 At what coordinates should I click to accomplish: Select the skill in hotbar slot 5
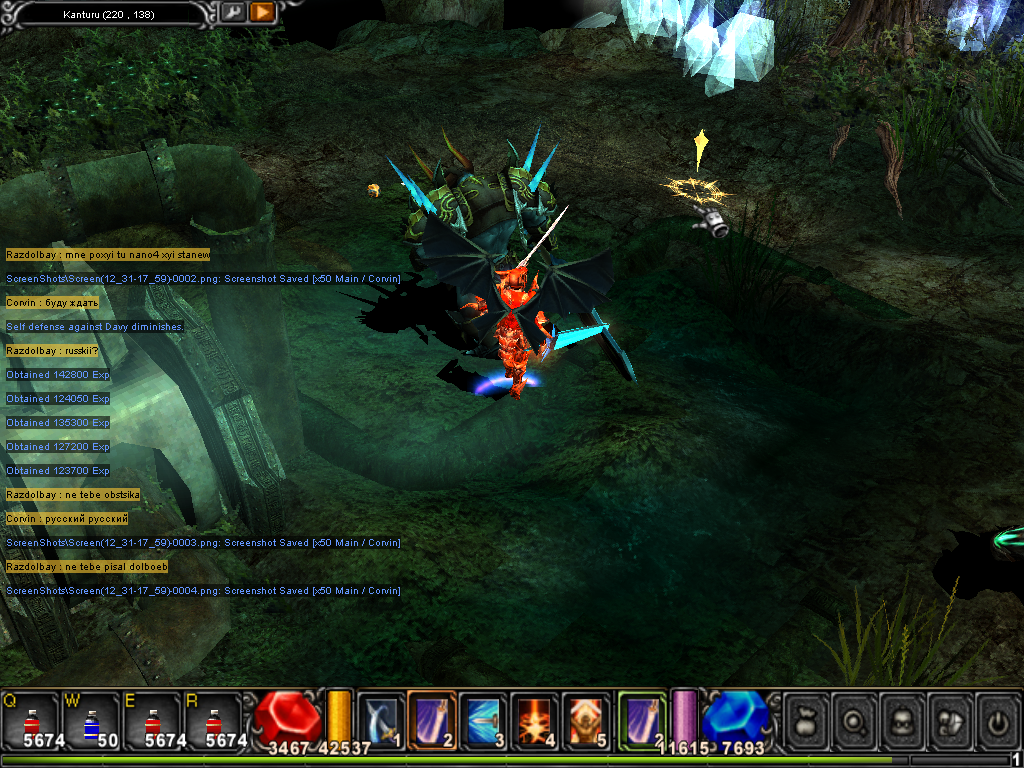[585, 720]
